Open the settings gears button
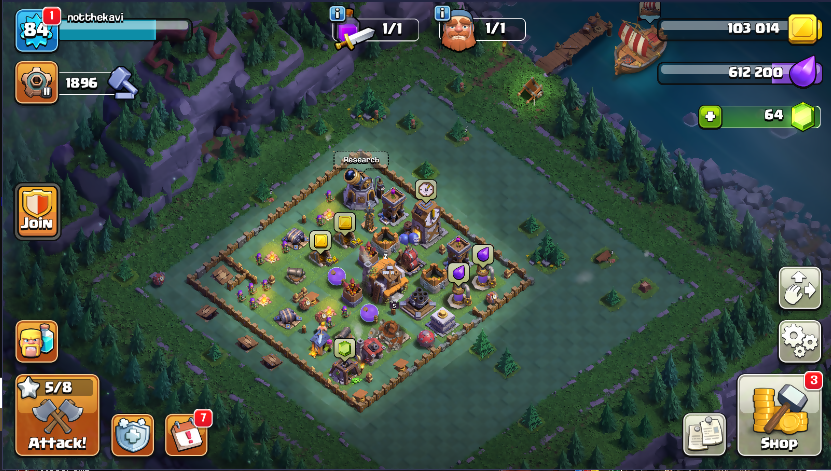The image size is (831, 471). (x=799, y=341)
